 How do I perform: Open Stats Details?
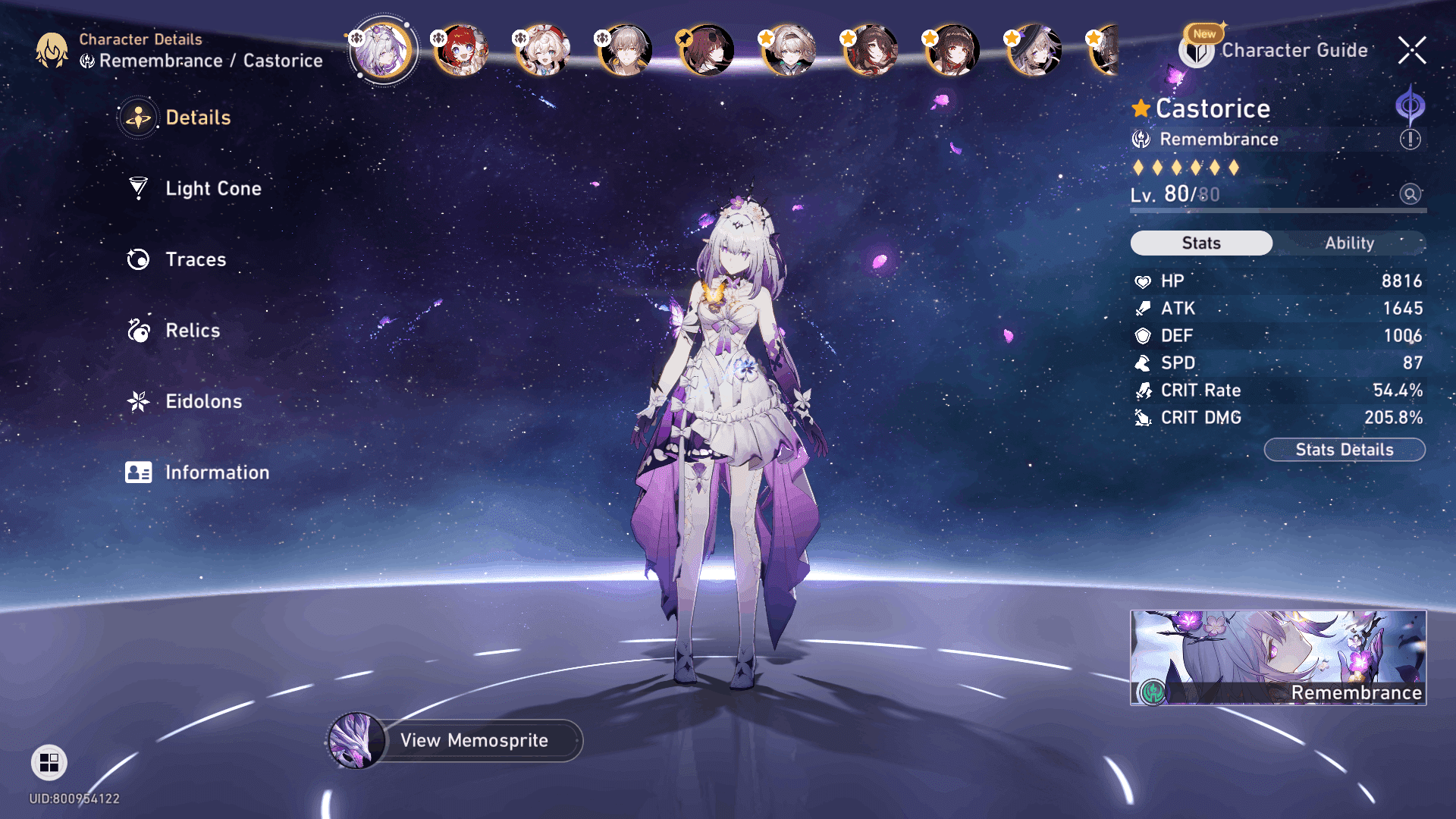coord(1344,450)
